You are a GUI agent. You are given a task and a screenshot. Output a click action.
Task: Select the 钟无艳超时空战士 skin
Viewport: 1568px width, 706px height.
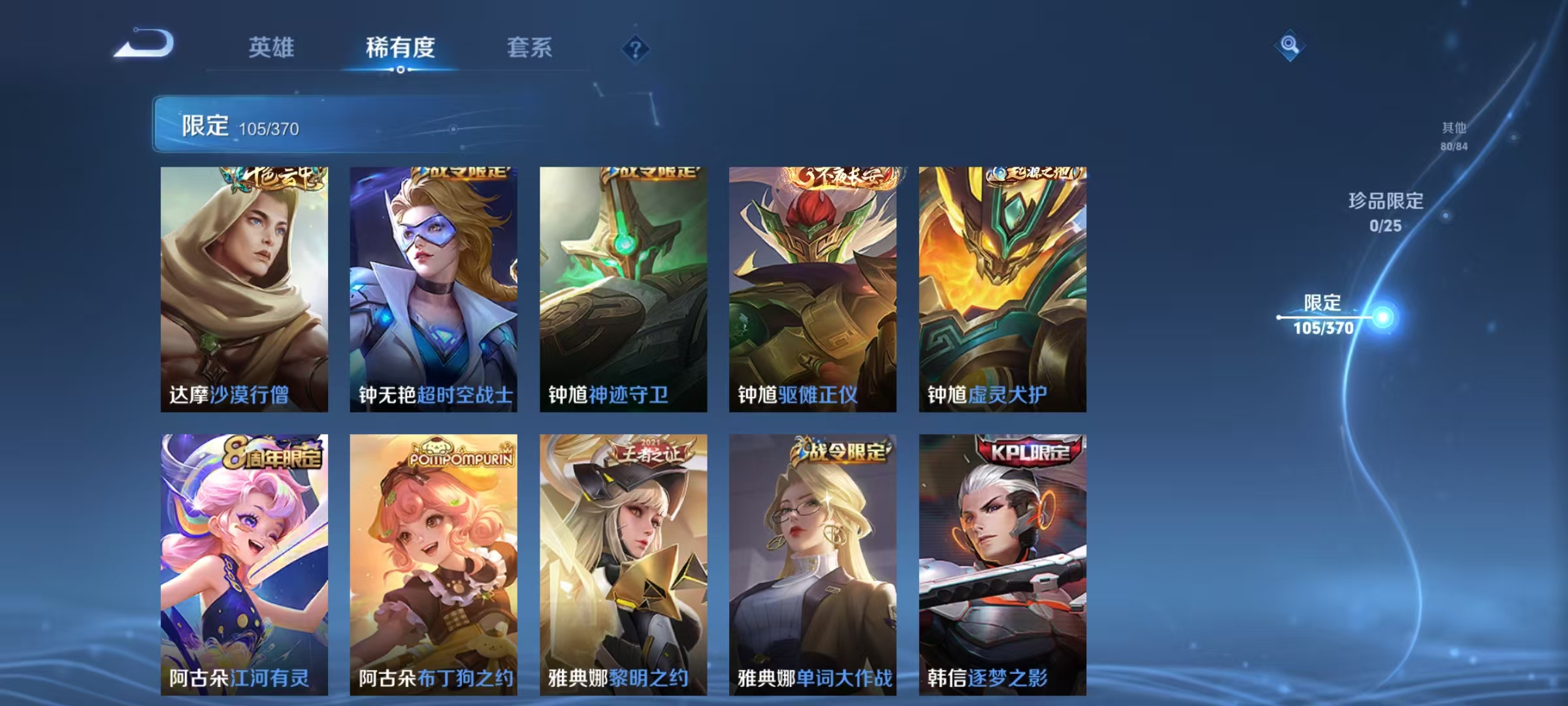click(x=433, y=288)
